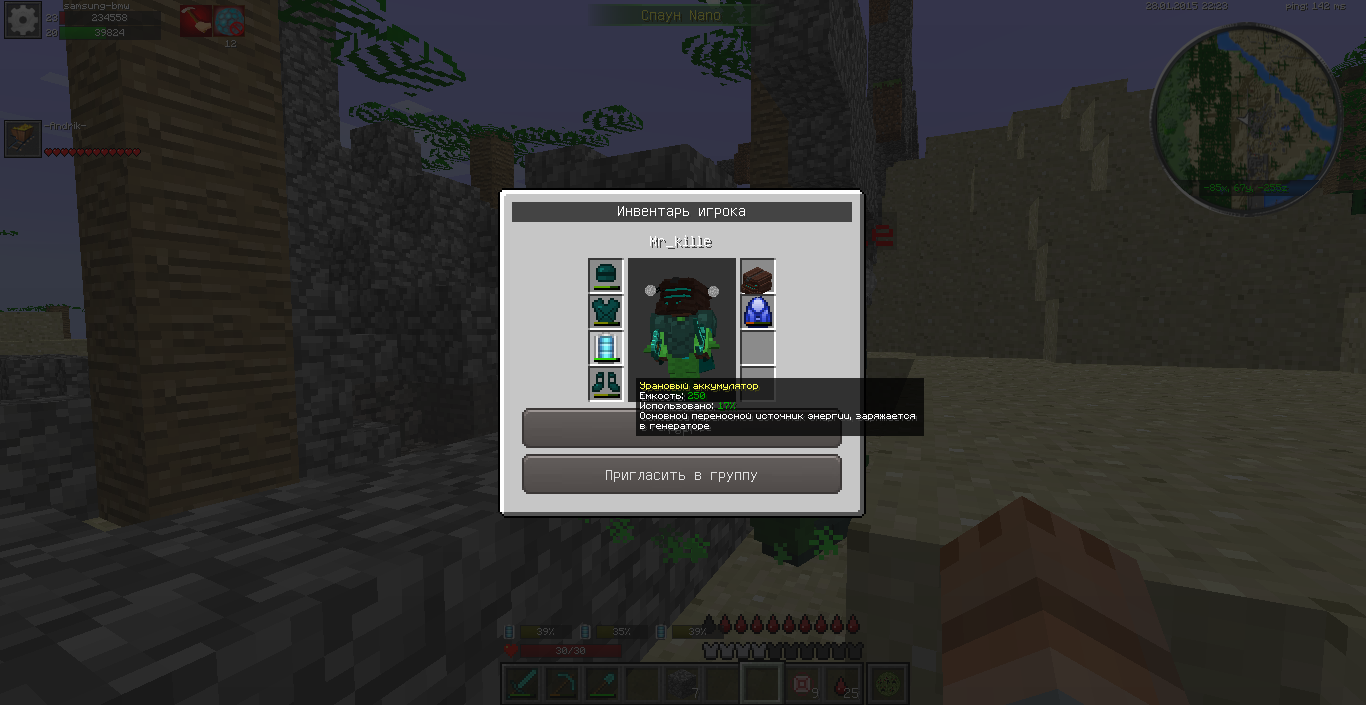This screenshot has height=705, width=1366.
Task: Click the partly hidden button above the invite button
Action: click(x=578, y=428)
